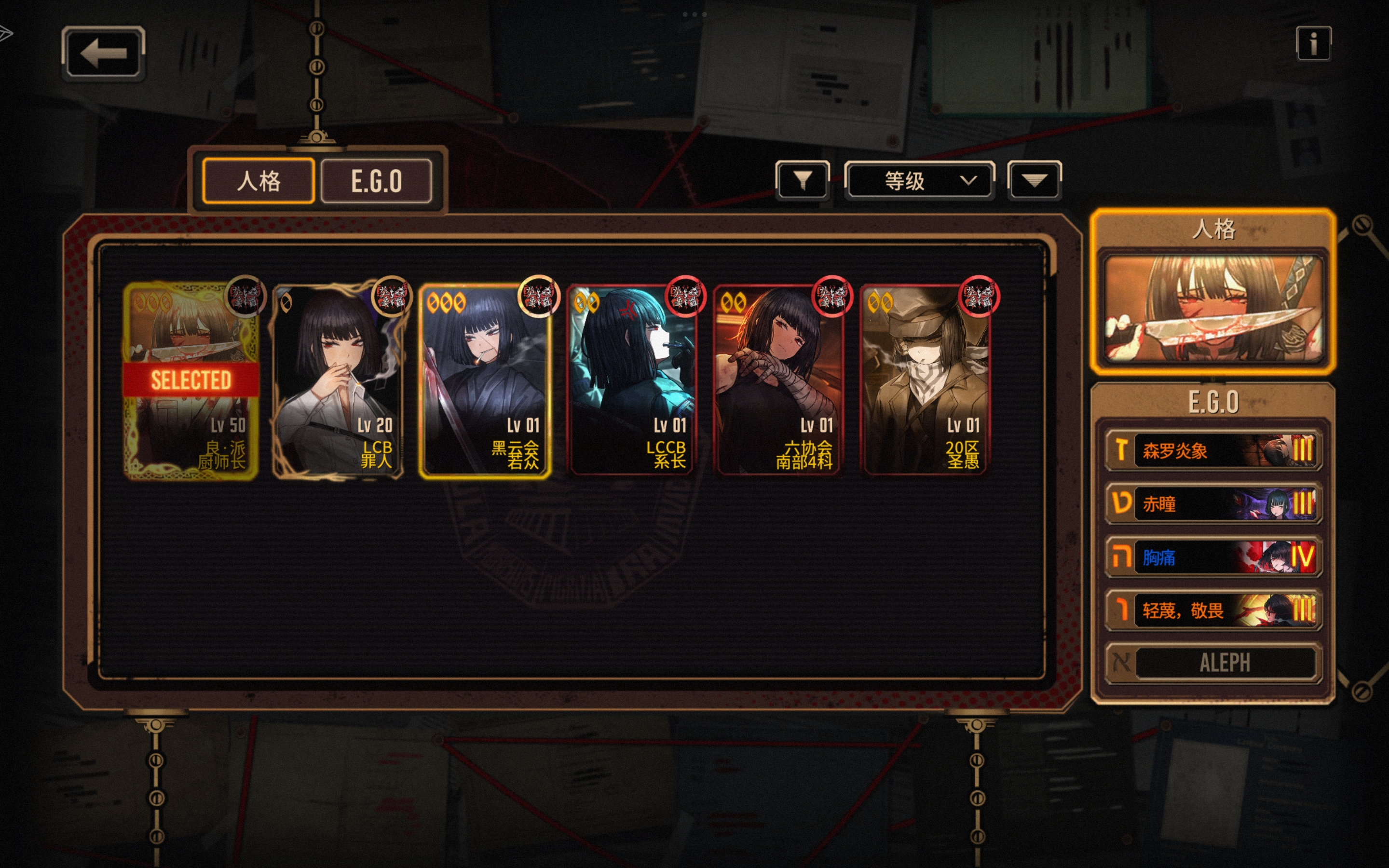Screen dimensions: 1389x868
Task: Open the 胸痛 E.G.O slot
Action: (1213, 557)
